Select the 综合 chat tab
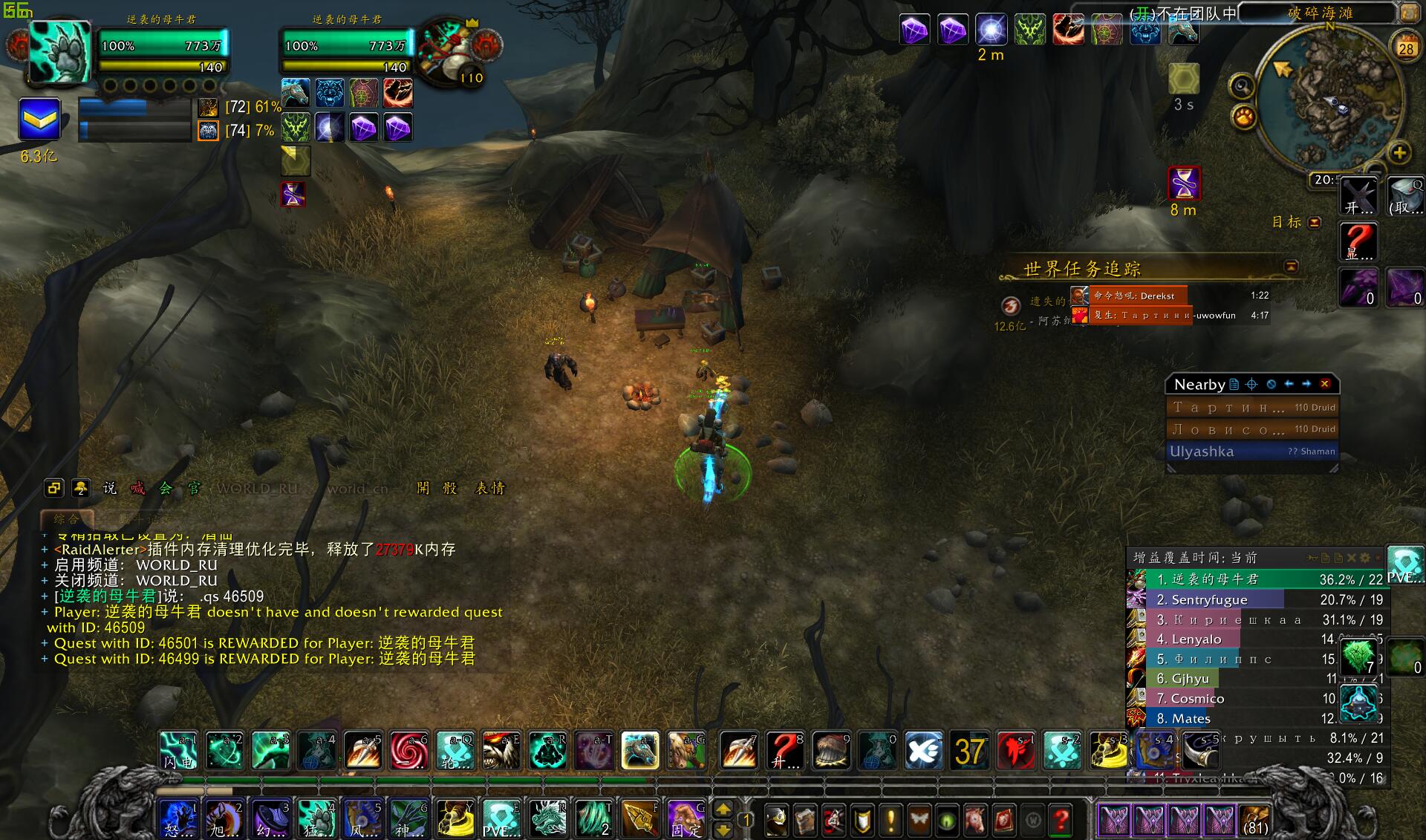1426x840 pixels. (66, 518)
